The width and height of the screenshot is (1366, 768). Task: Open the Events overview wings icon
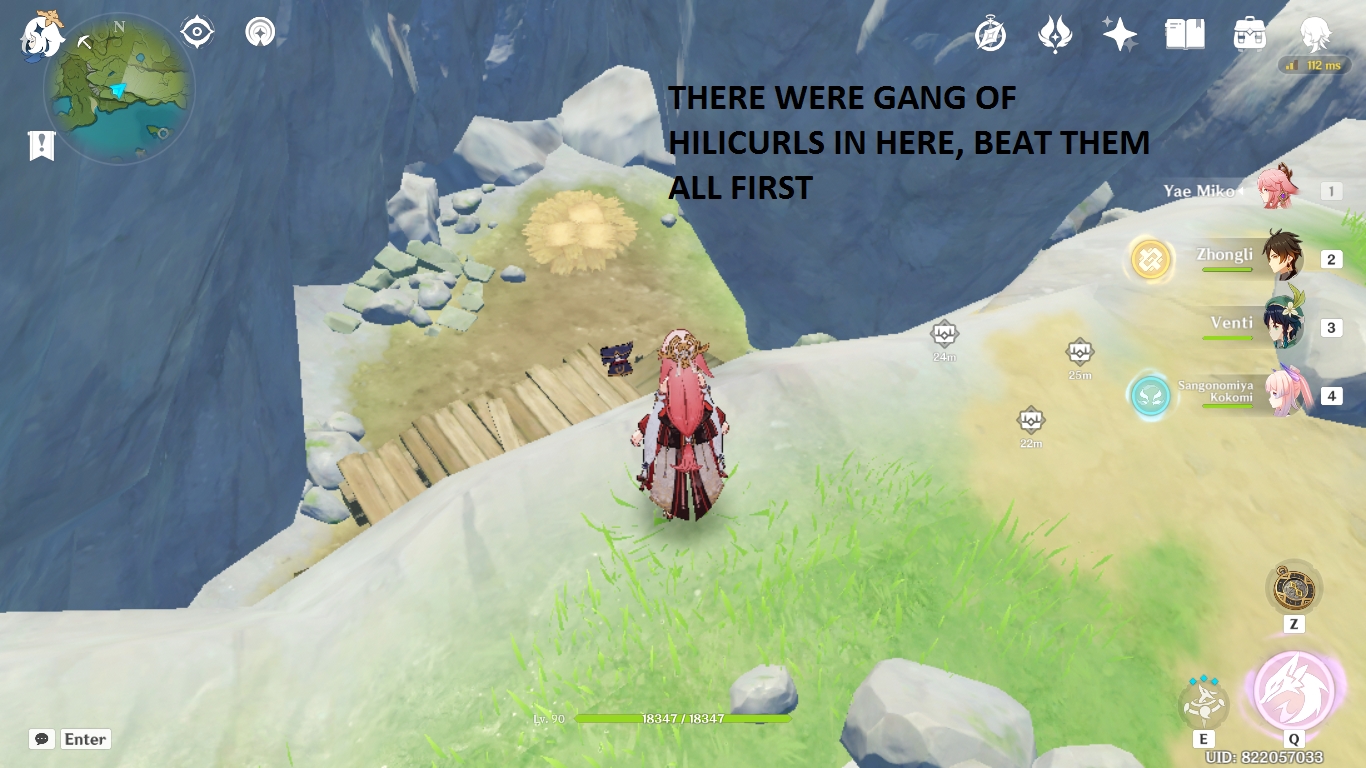(1054, 33)
